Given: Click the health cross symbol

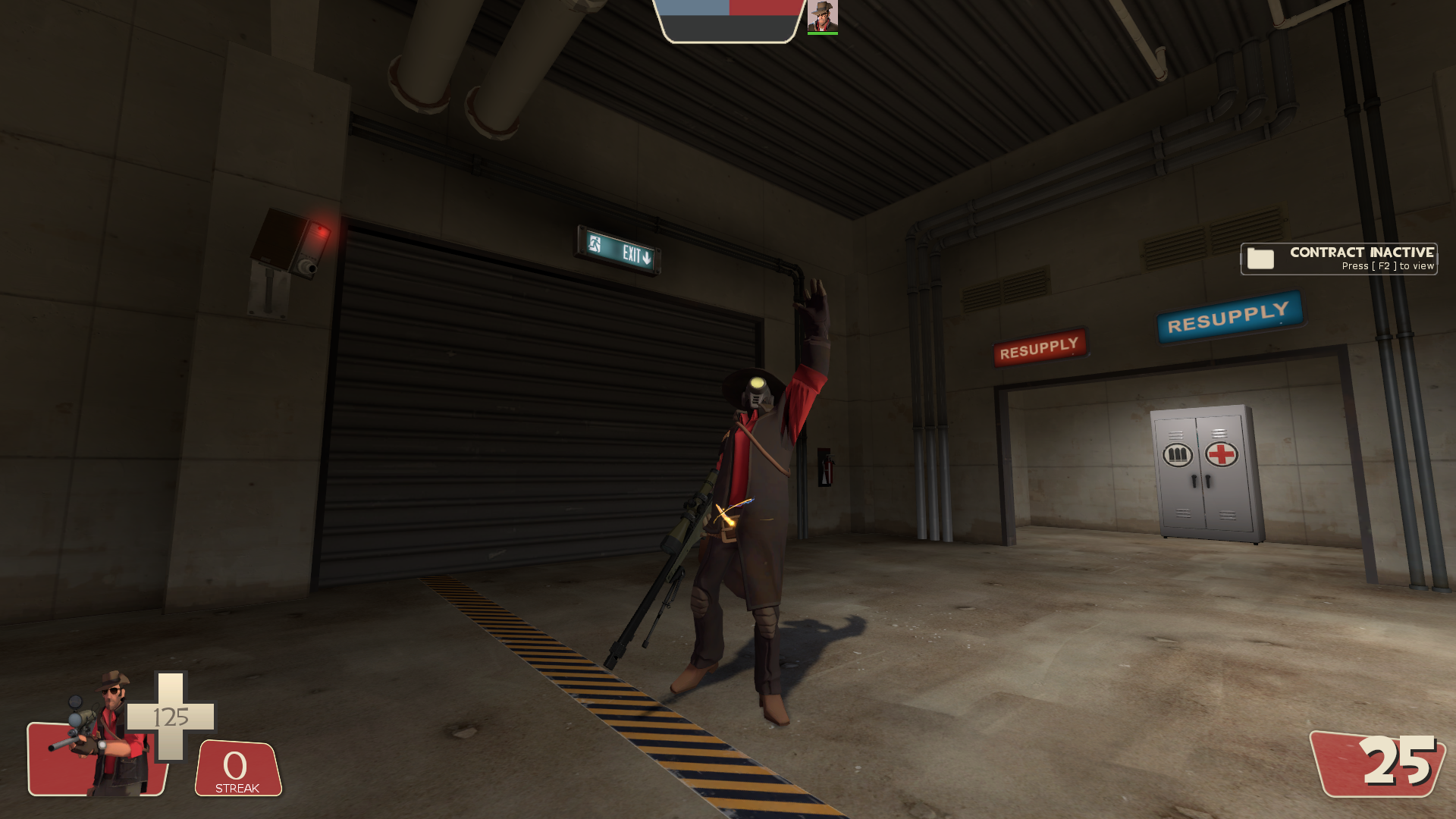Looking at the screenshot, I should [x=173, y=715].
